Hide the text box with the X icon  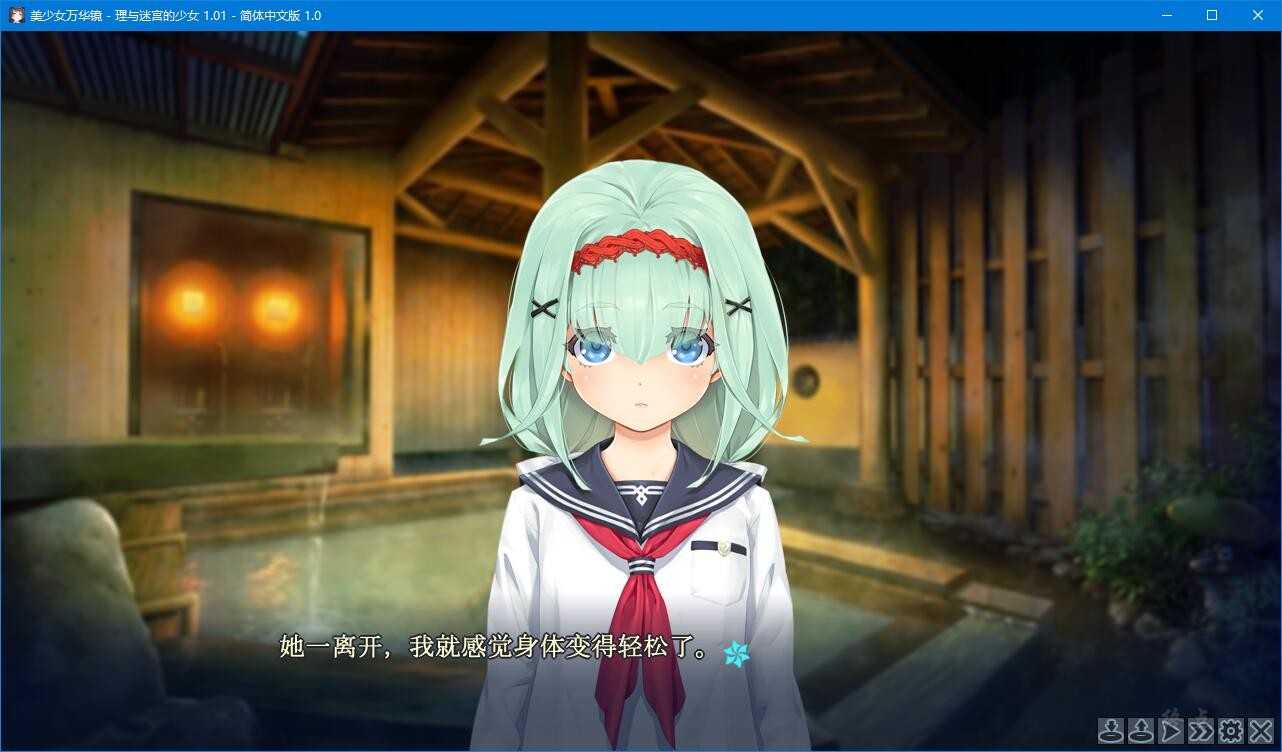[x=1260, y=731]
